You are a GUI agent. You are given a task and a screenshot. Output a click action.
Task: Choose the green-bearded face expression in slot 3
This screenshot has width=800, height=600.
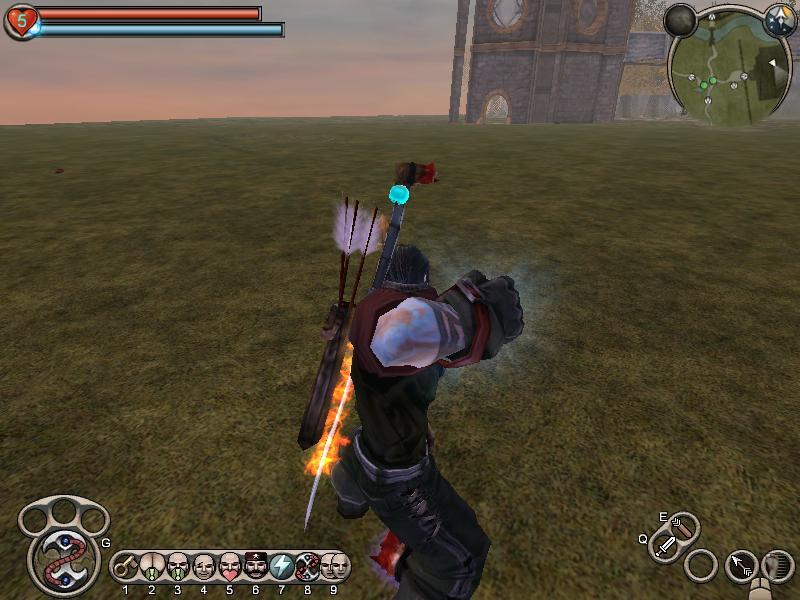177,567
